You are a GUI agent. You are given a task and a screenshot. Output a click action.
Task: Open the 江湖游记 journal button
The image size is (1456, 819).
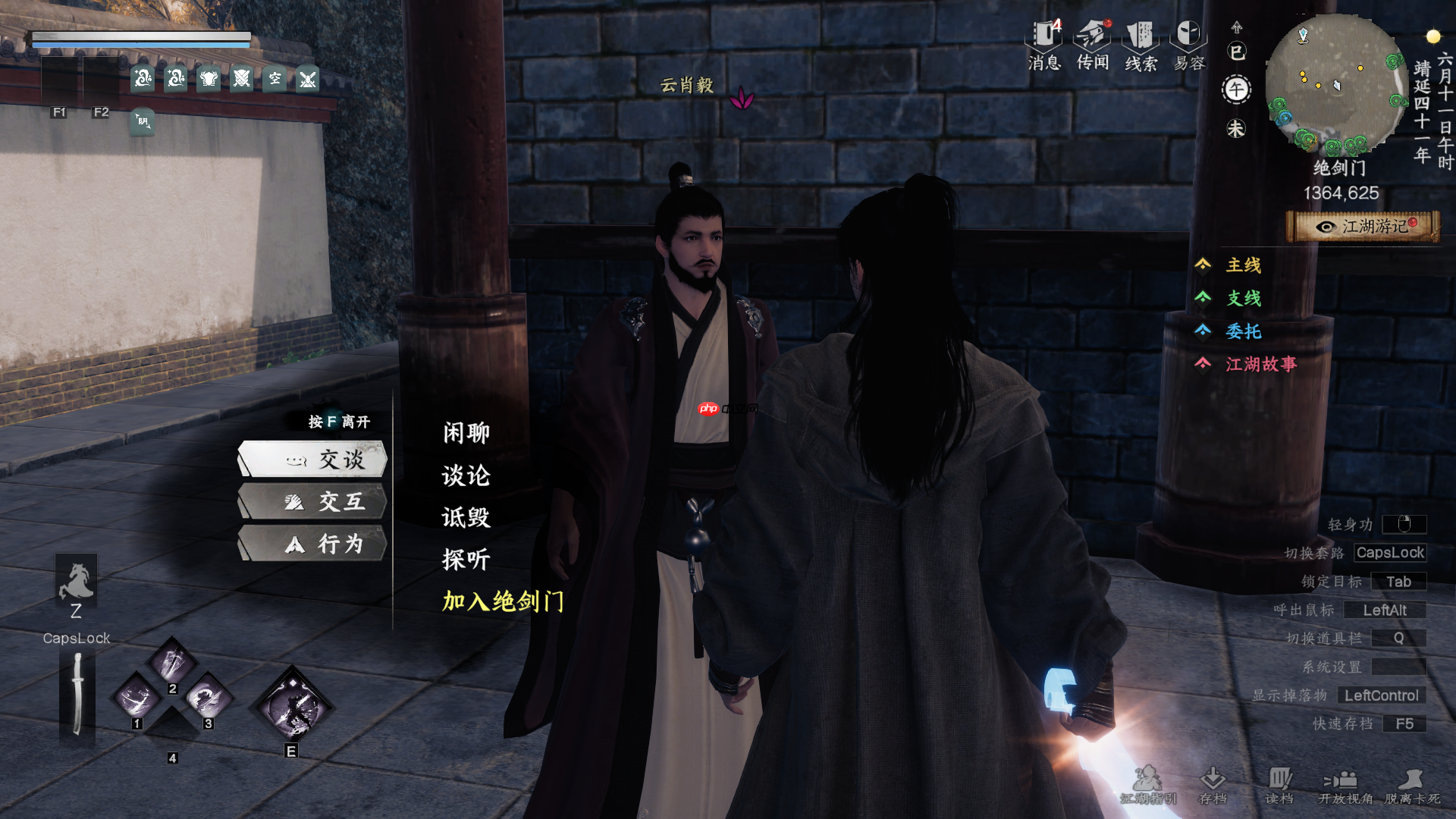[x=1363, y=227]
